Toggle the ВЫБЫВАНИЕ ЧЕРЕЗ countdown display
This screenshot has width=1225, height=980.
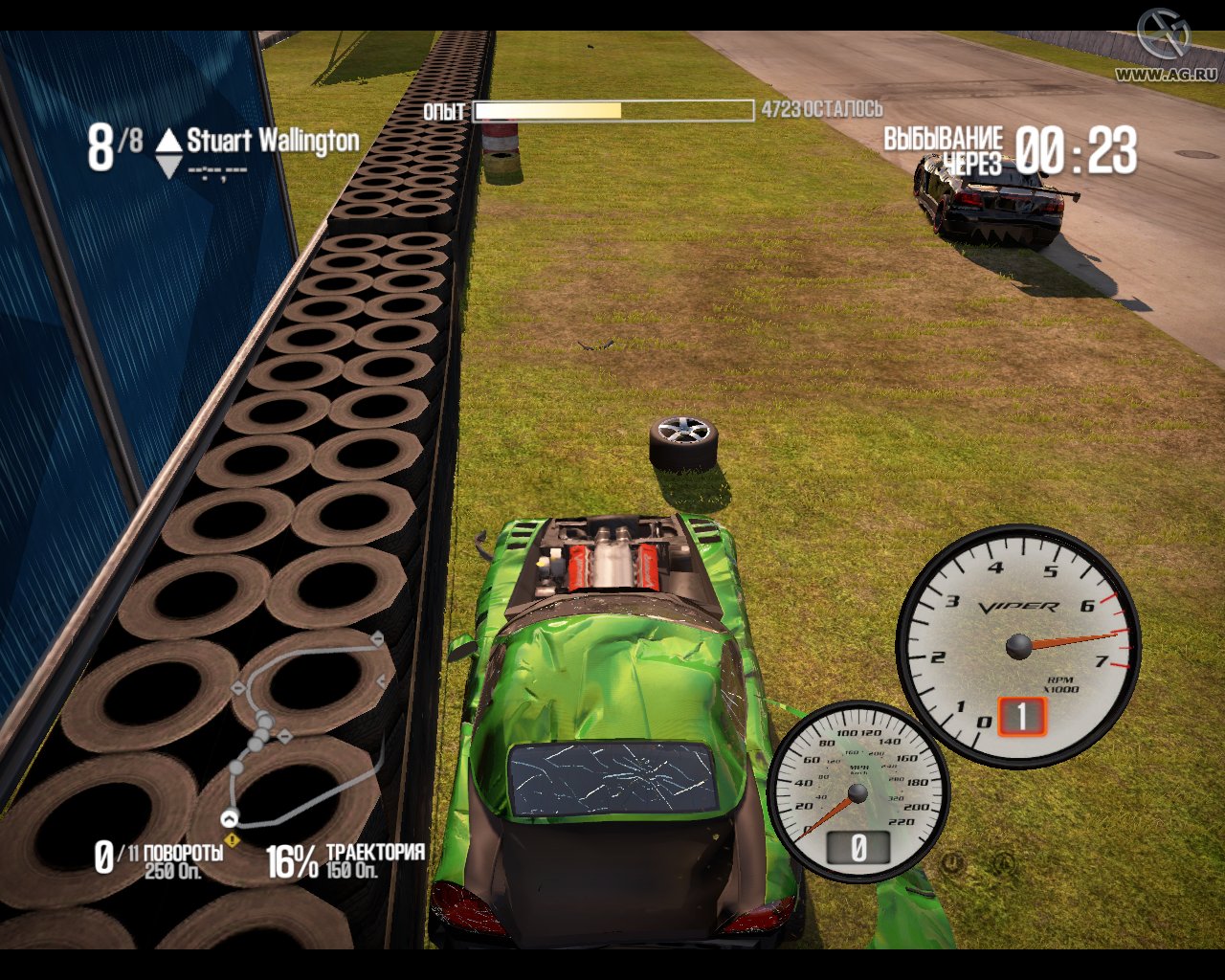(x=1010, y=150)
